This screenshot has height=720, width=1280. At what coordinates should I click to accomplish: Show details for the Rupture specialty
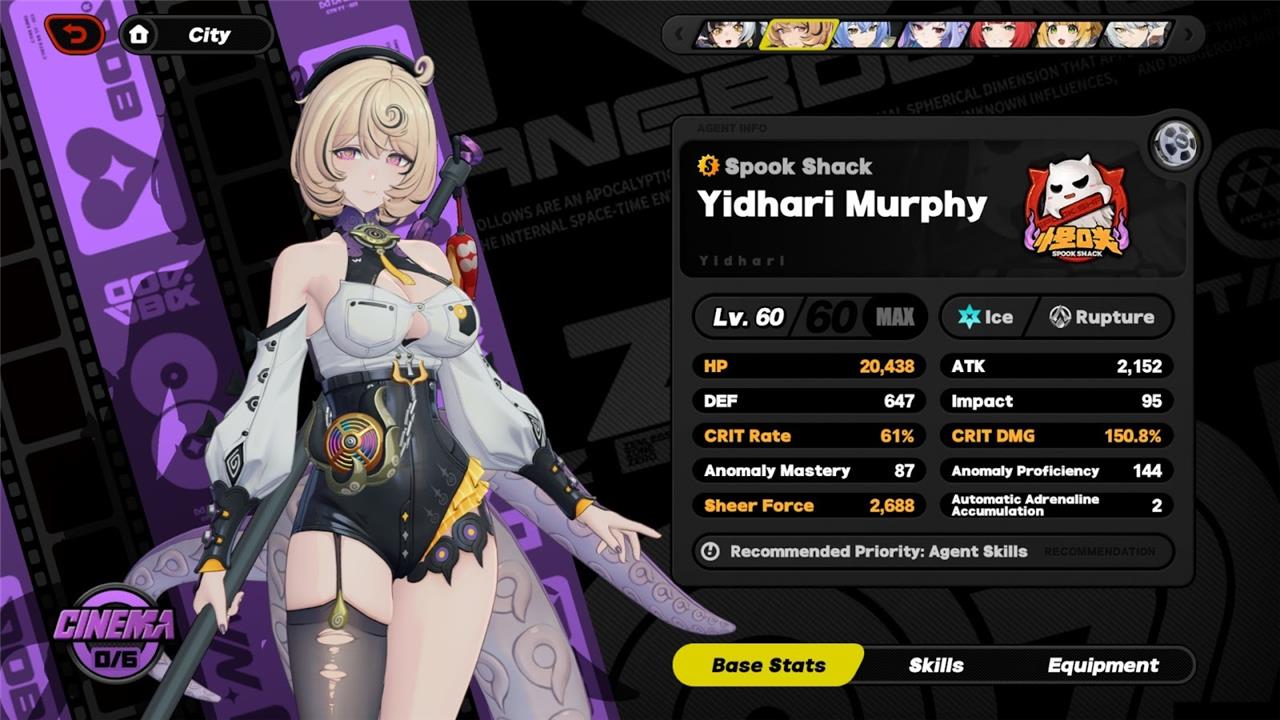coord(1101,317)
